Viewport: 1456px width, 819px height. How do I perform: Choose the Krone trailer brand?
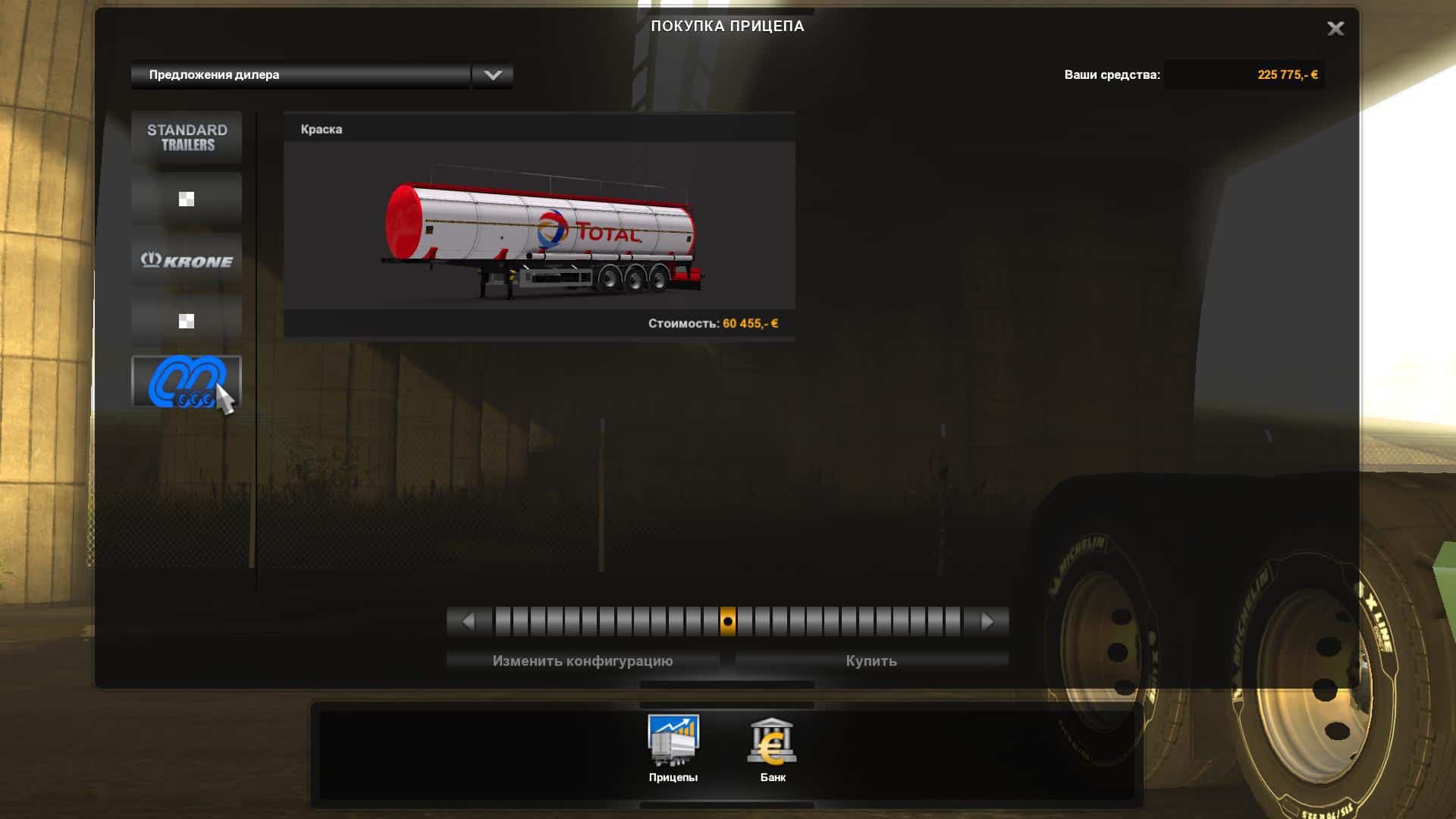click(x=187, y=260)
